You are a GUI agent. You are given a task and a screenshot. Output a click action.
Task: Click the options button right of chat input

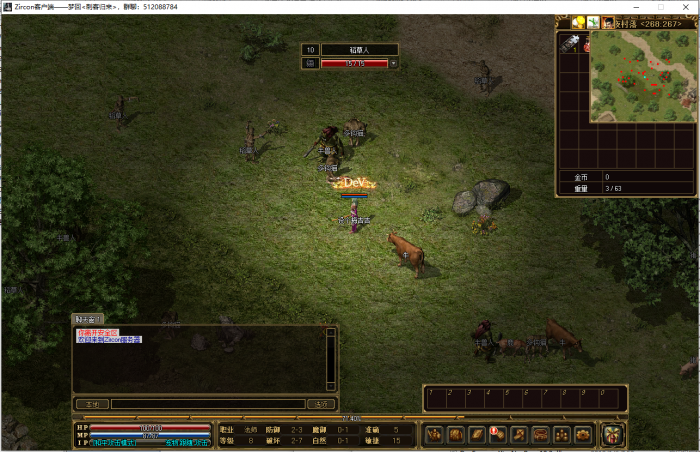tap(321, 404)
